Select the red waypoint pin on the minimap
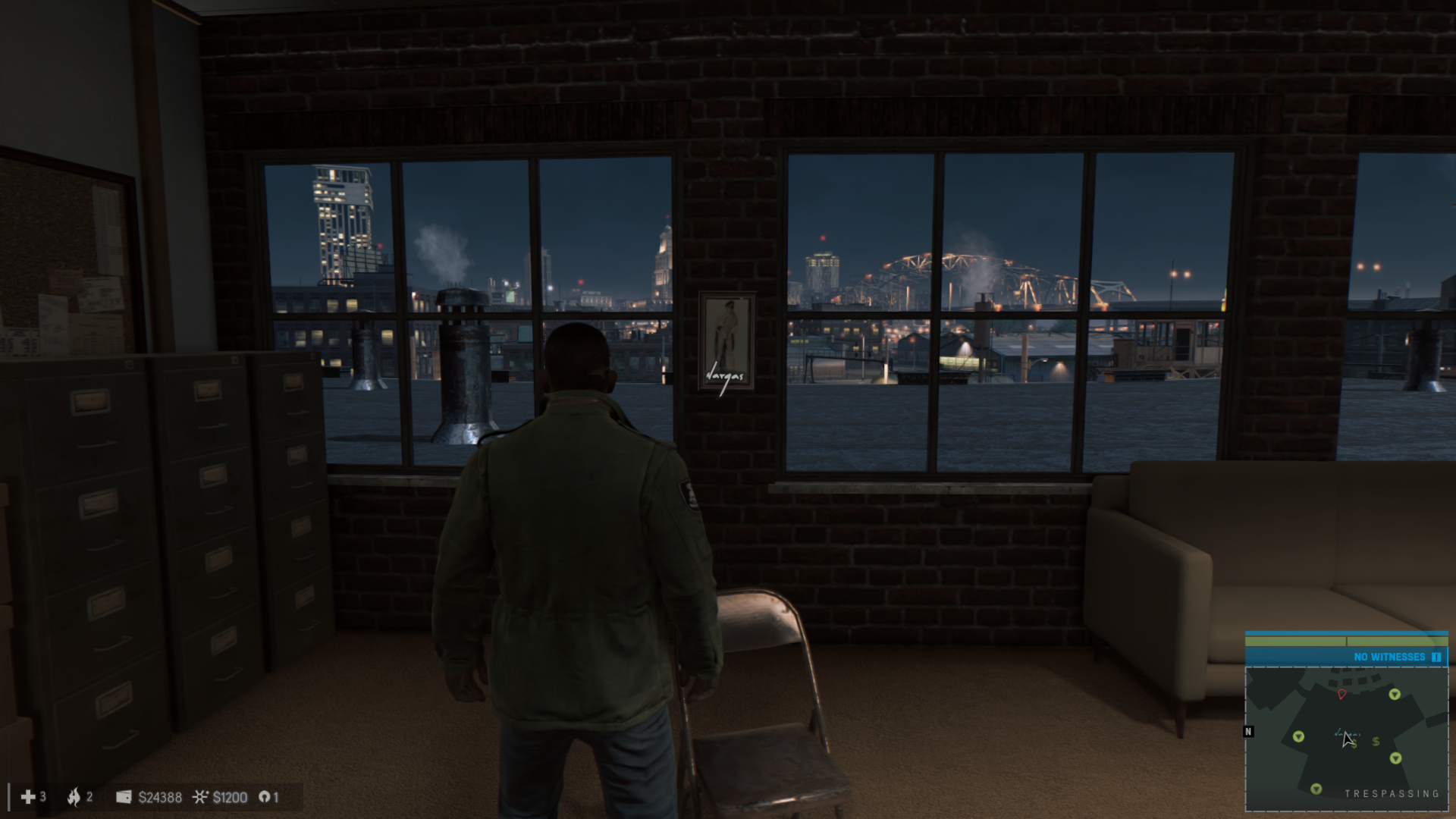Screen dimensions: 1456x819 click(x=1341, y=694)
